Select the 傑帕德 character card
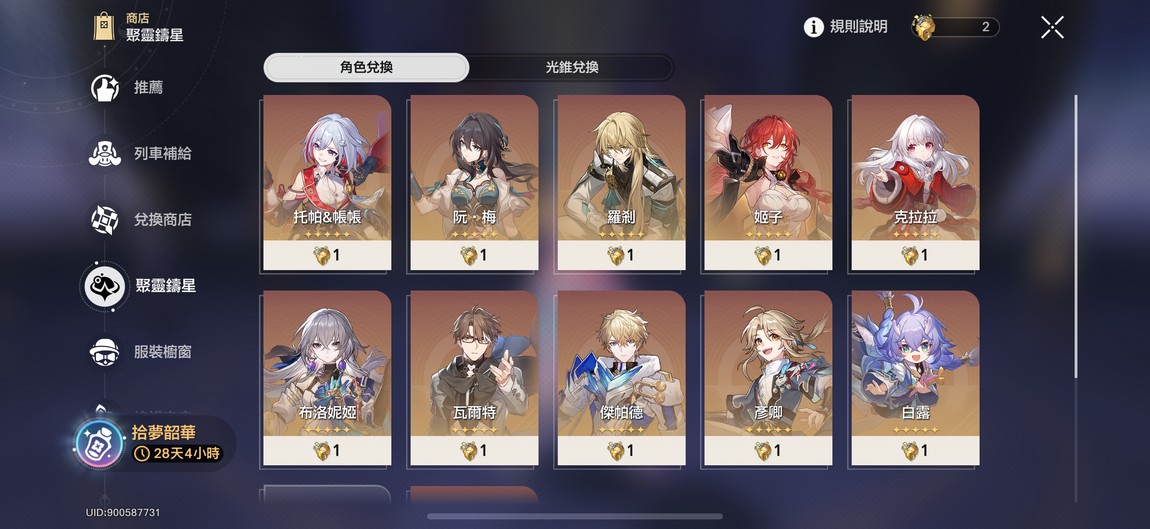Image resolution: width=1150 pixels, height=529 pixels. click(621, 378)
